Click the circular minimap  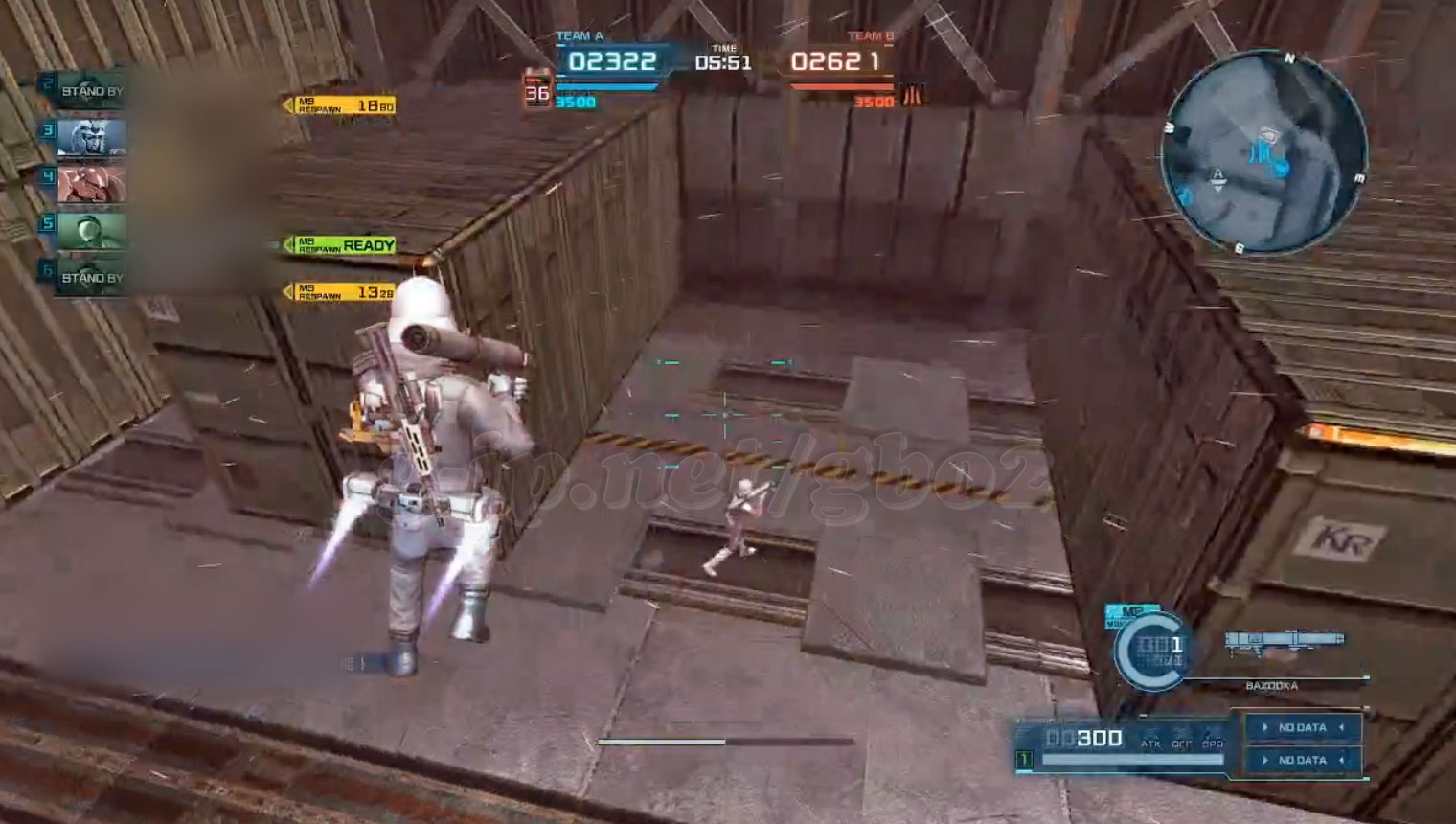click(1263, 152)
